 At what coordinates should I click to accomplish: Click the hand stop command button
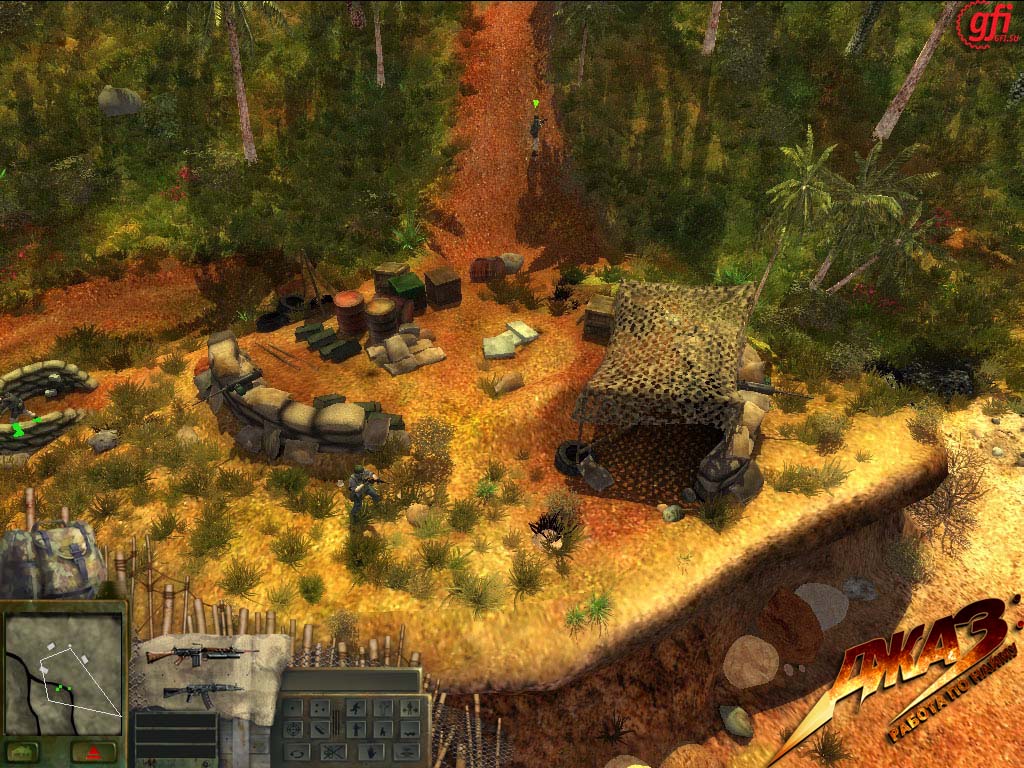pos(371,752)
